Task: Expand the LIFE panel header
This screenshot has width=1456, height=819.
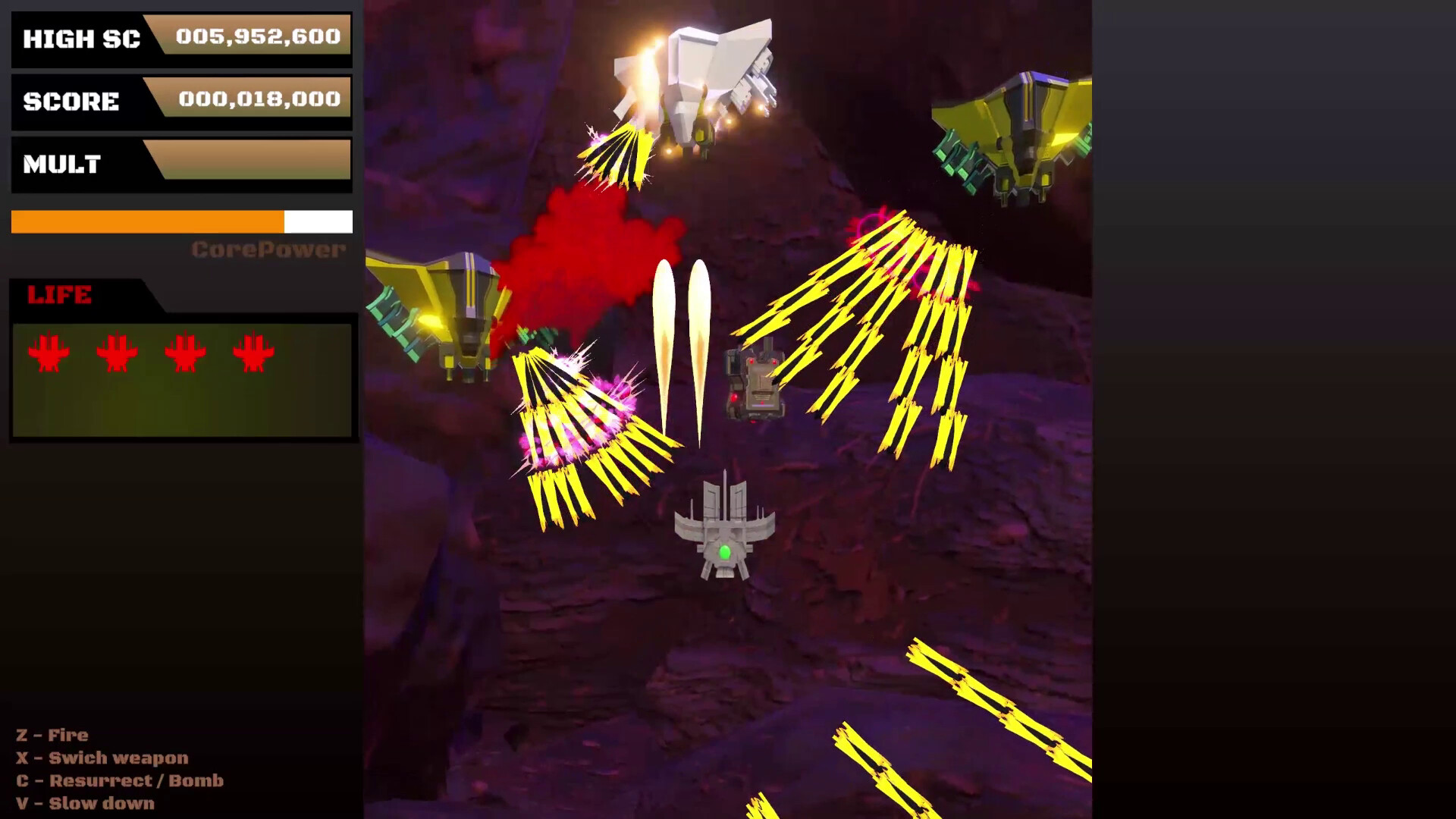Action: 61,295
